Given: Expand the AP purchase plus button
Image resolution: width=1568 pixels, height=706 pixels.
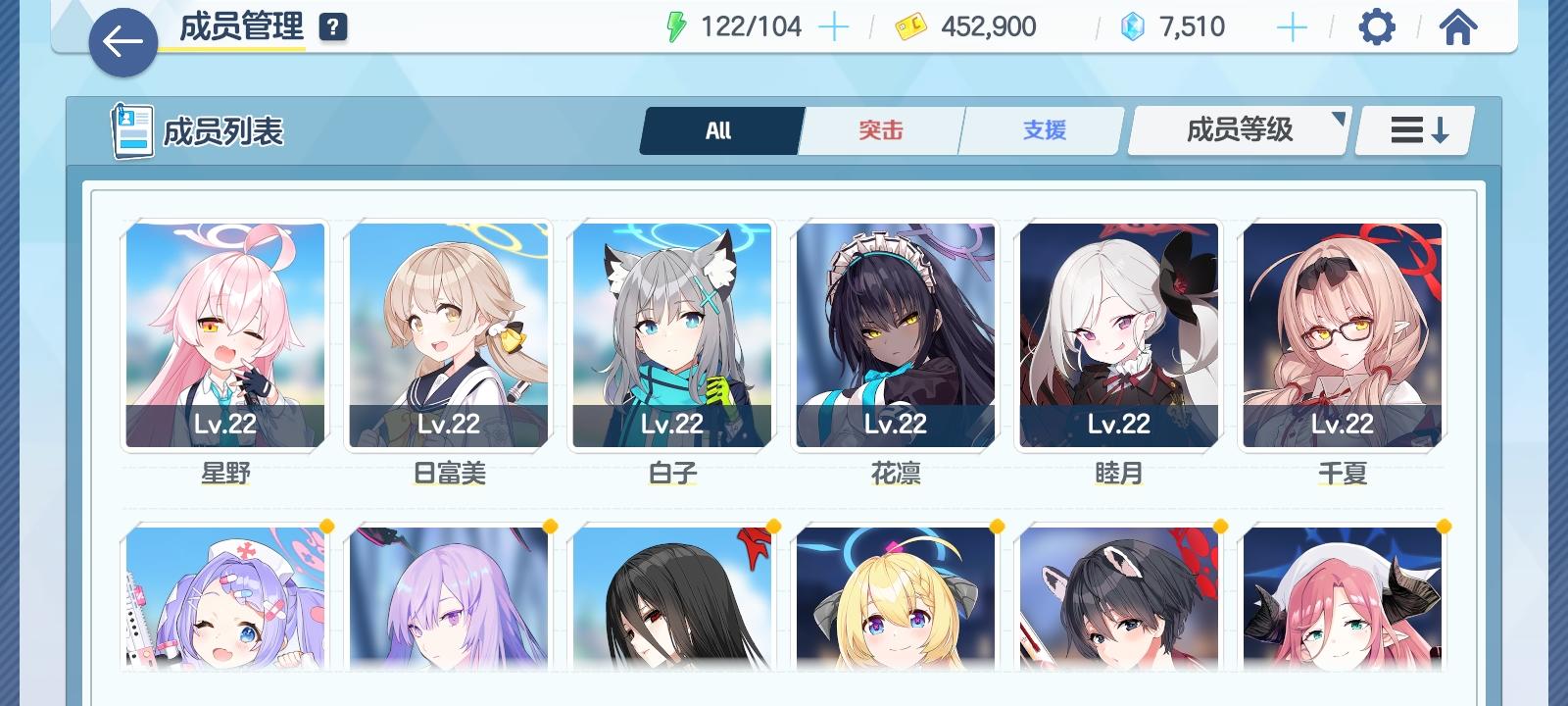Looking at the screenshot, I should pos(832,25).
